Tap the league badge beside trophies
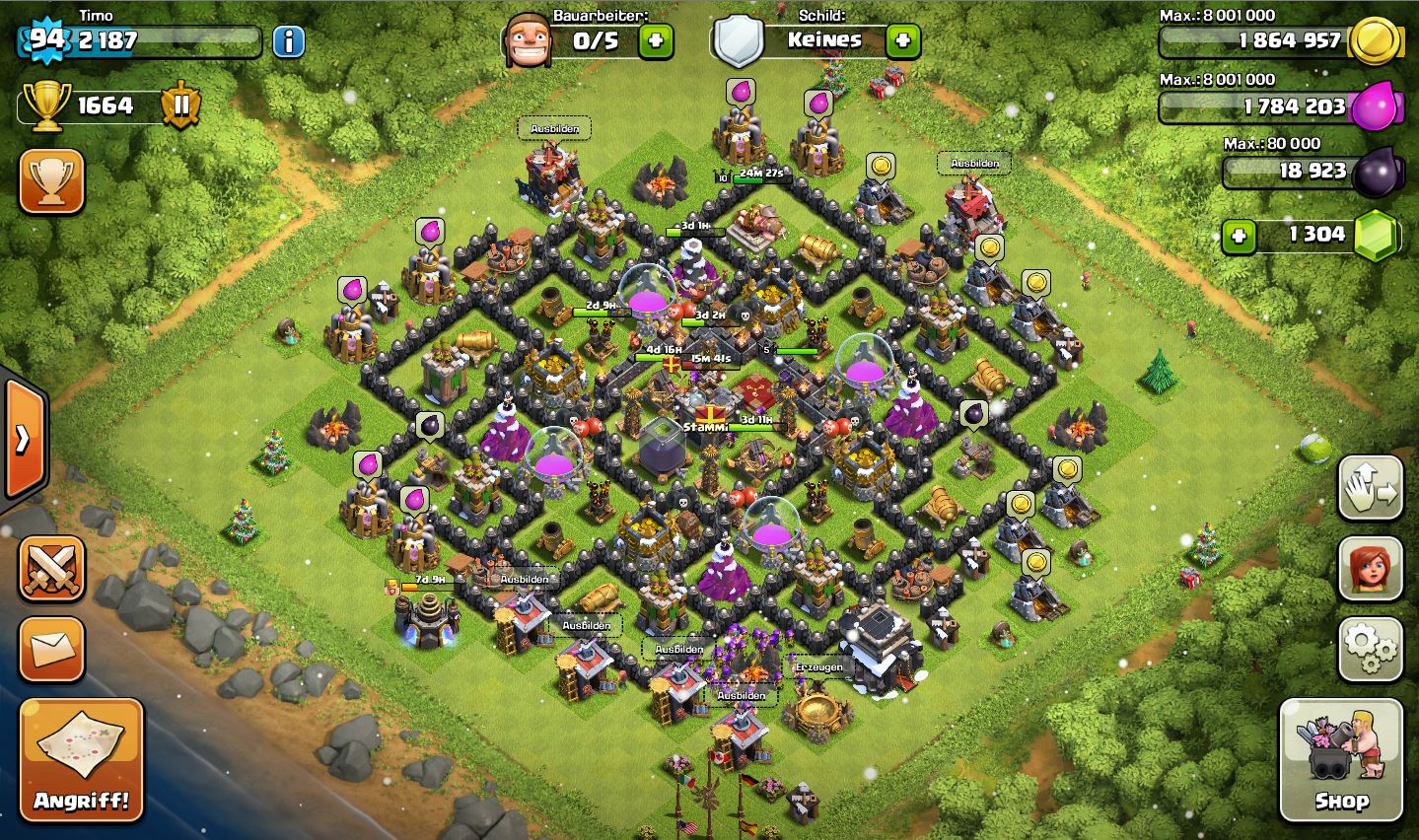 (180, 105)
